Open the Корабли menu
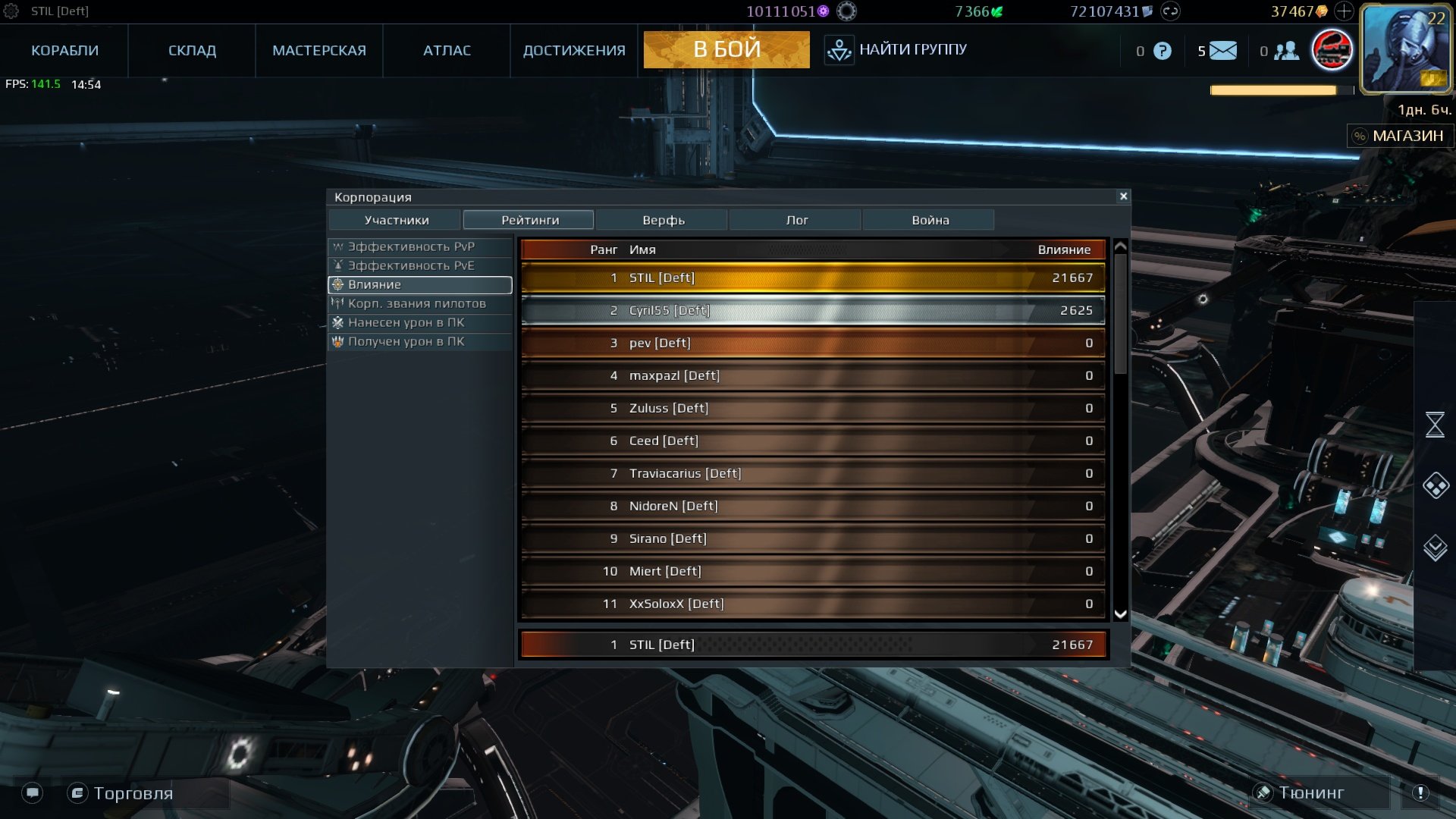The height and width of the screenshot is (819, 1456). coord(64,51)
